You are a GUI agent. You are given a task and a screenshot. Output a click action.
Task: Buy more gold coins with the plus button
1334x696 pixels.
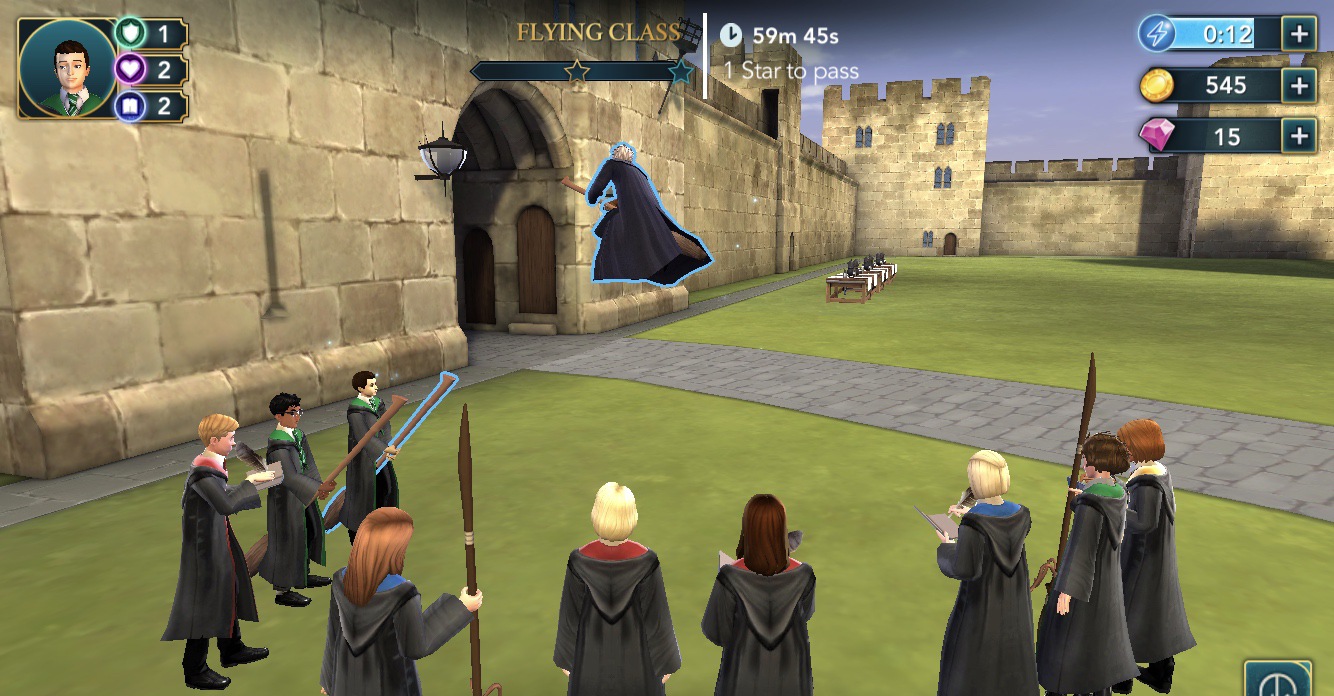1298,85
